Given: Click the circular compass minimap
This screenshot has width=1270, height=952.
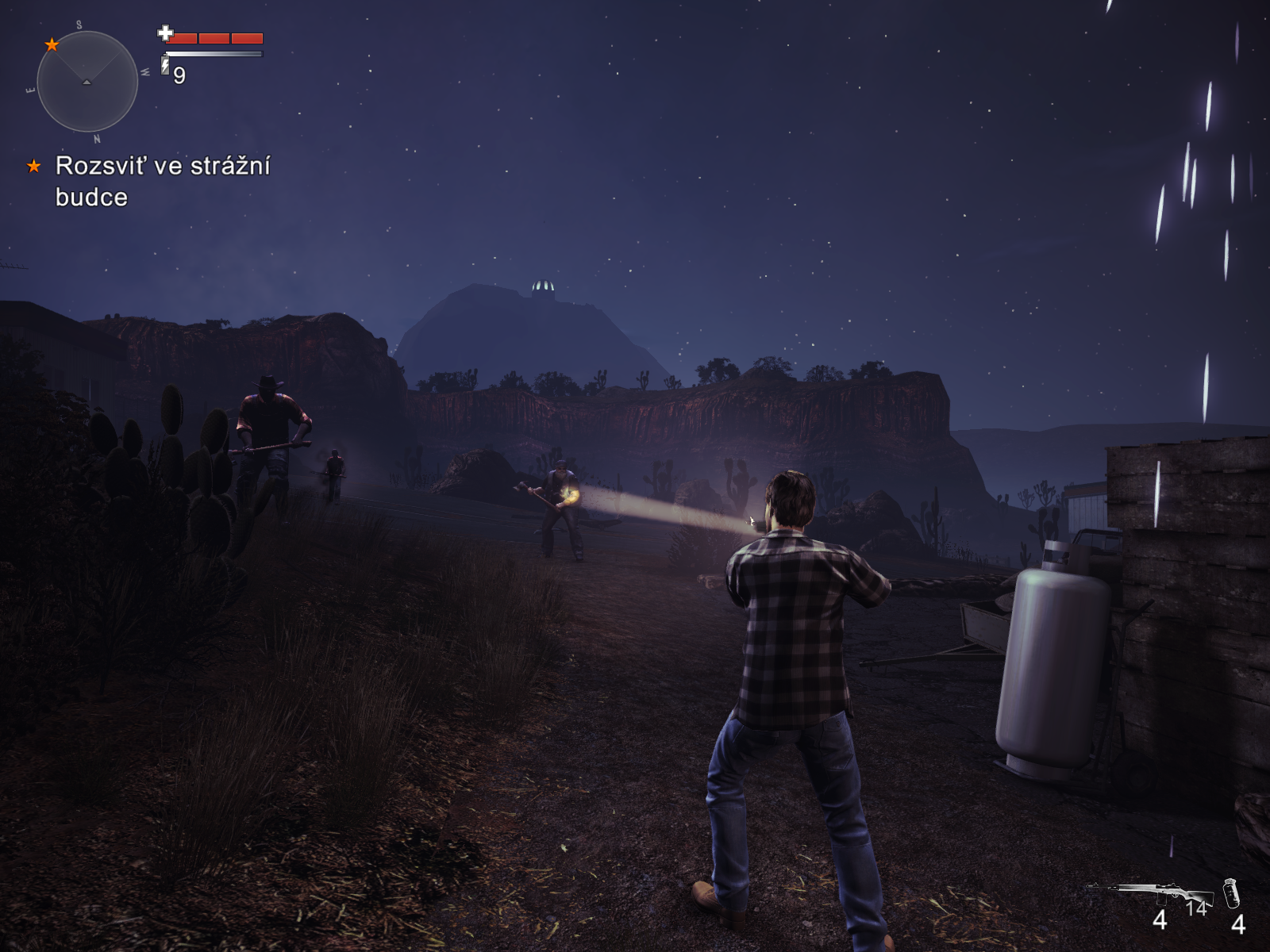Looking at the screenshot, I should click(87, 82).
